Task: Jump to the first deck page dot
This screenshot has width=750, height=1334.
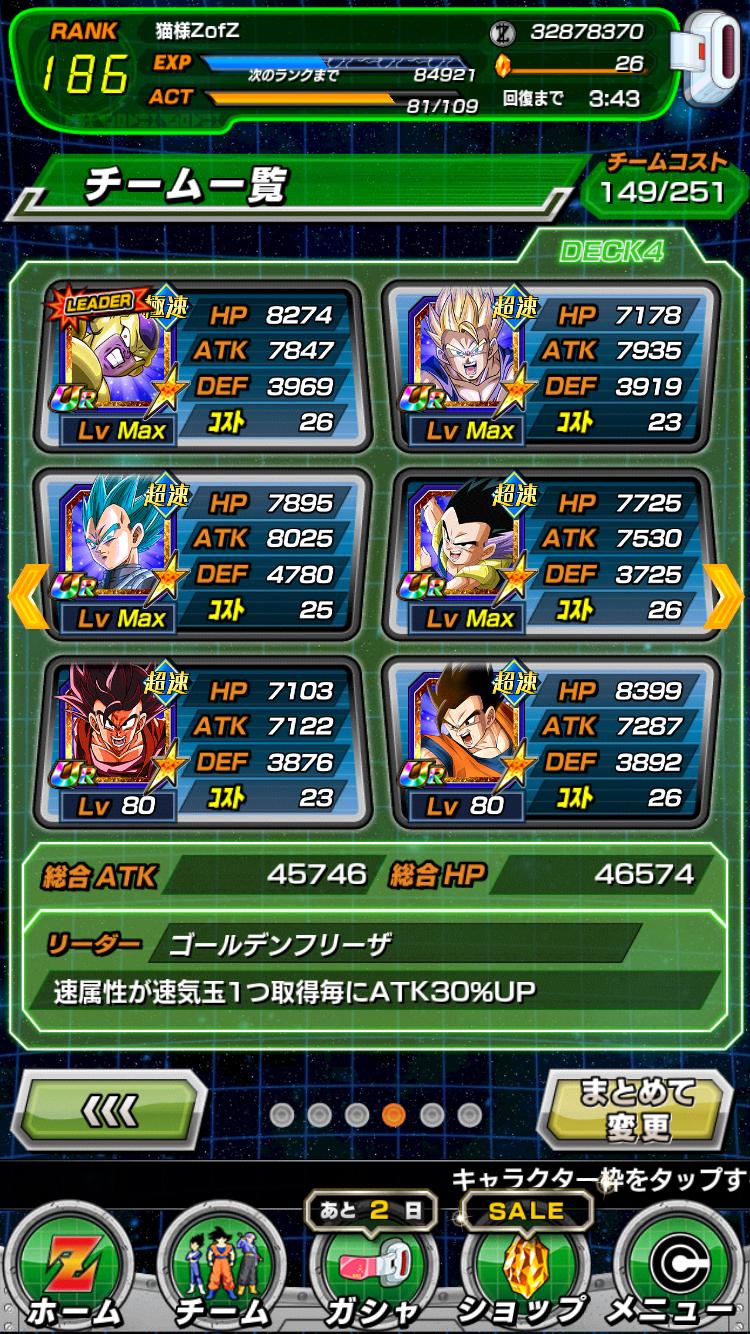Action: click(282, 1114)
